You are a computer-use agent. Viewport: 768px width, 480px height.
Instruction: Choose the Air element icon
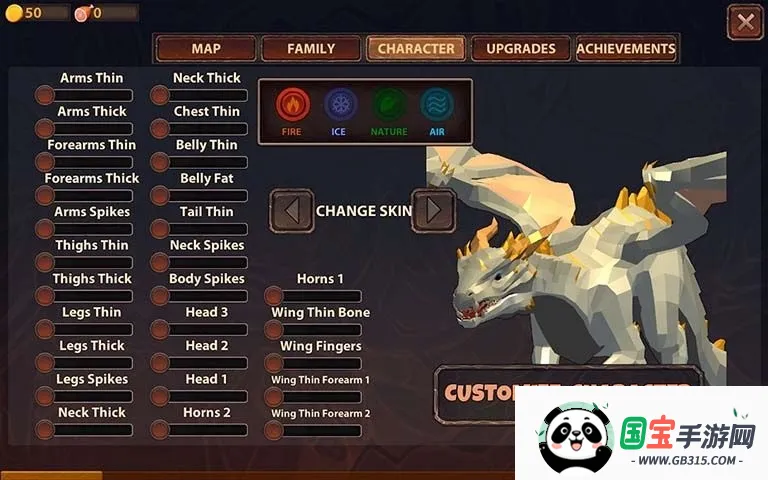pos(437,105)
